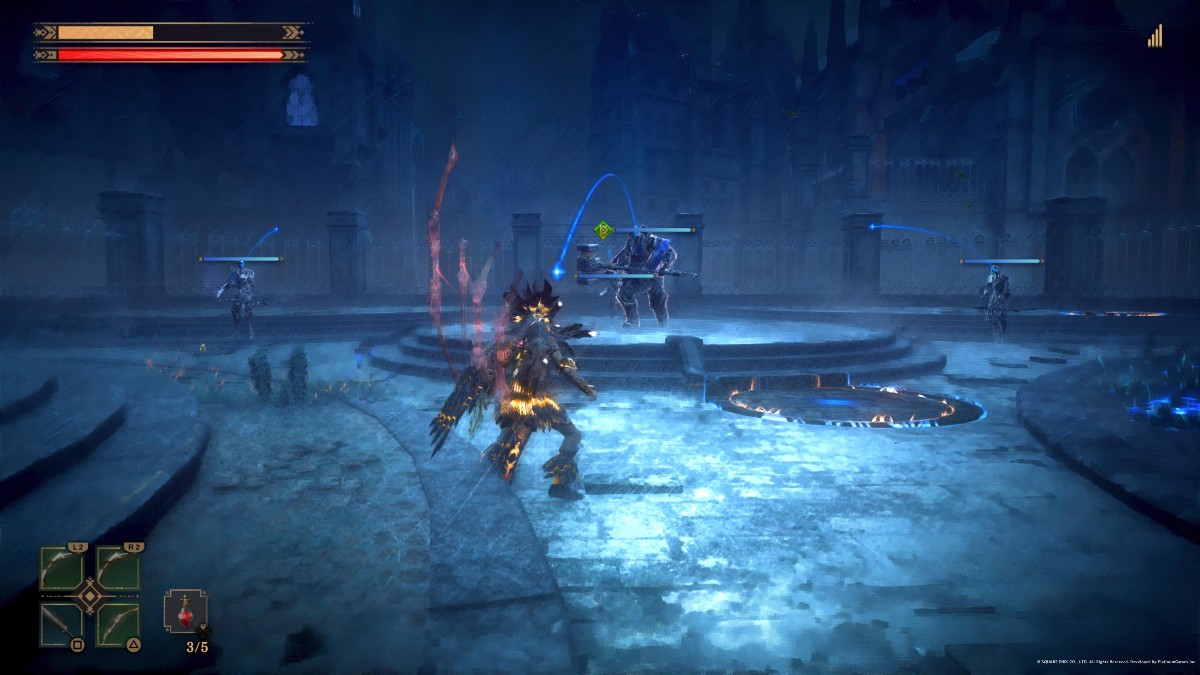Select the R2 bow weapon slot

tap(117, 569)
